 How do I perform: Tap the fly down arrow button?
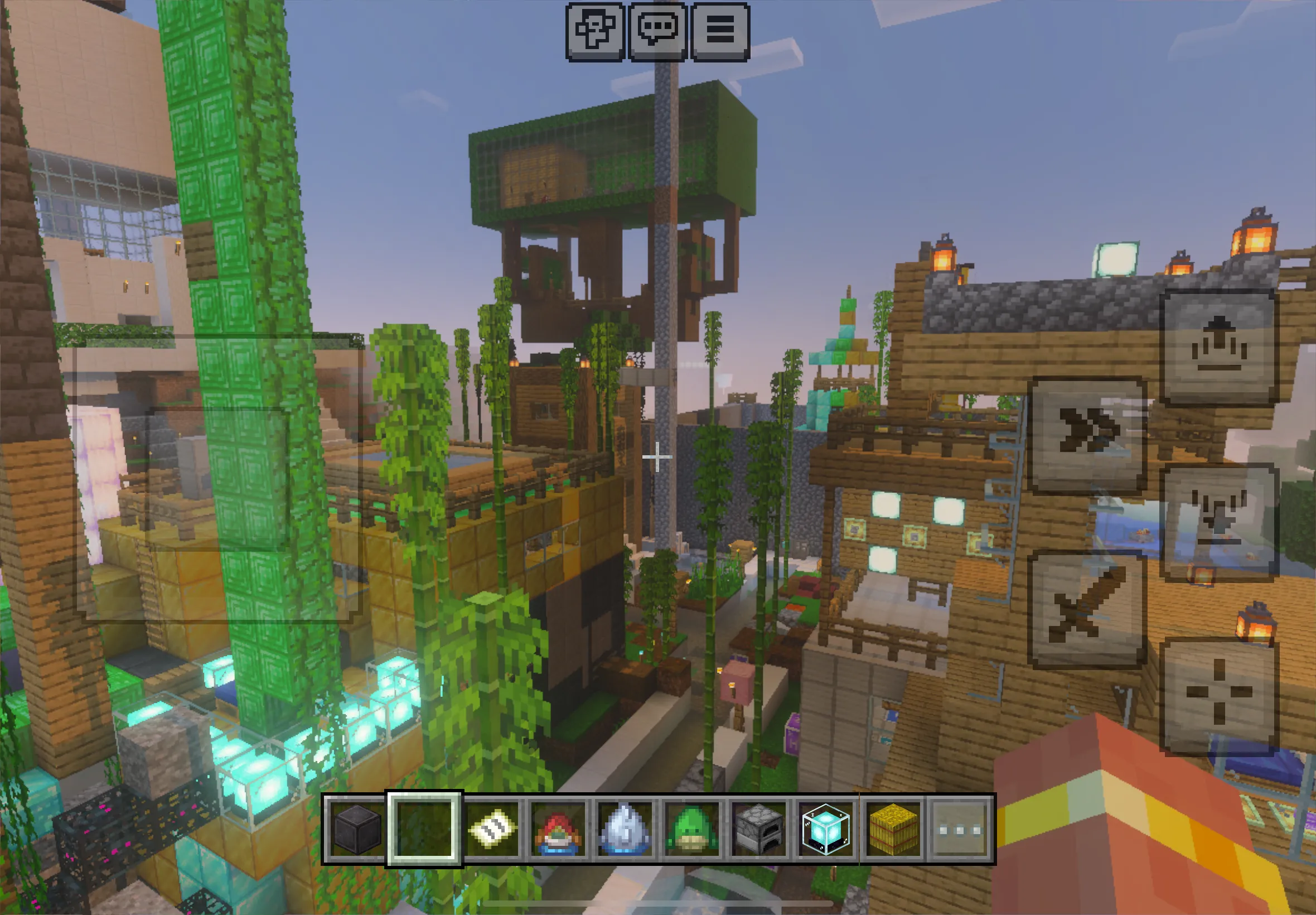pyautogui.click(x=1219, y=522)
